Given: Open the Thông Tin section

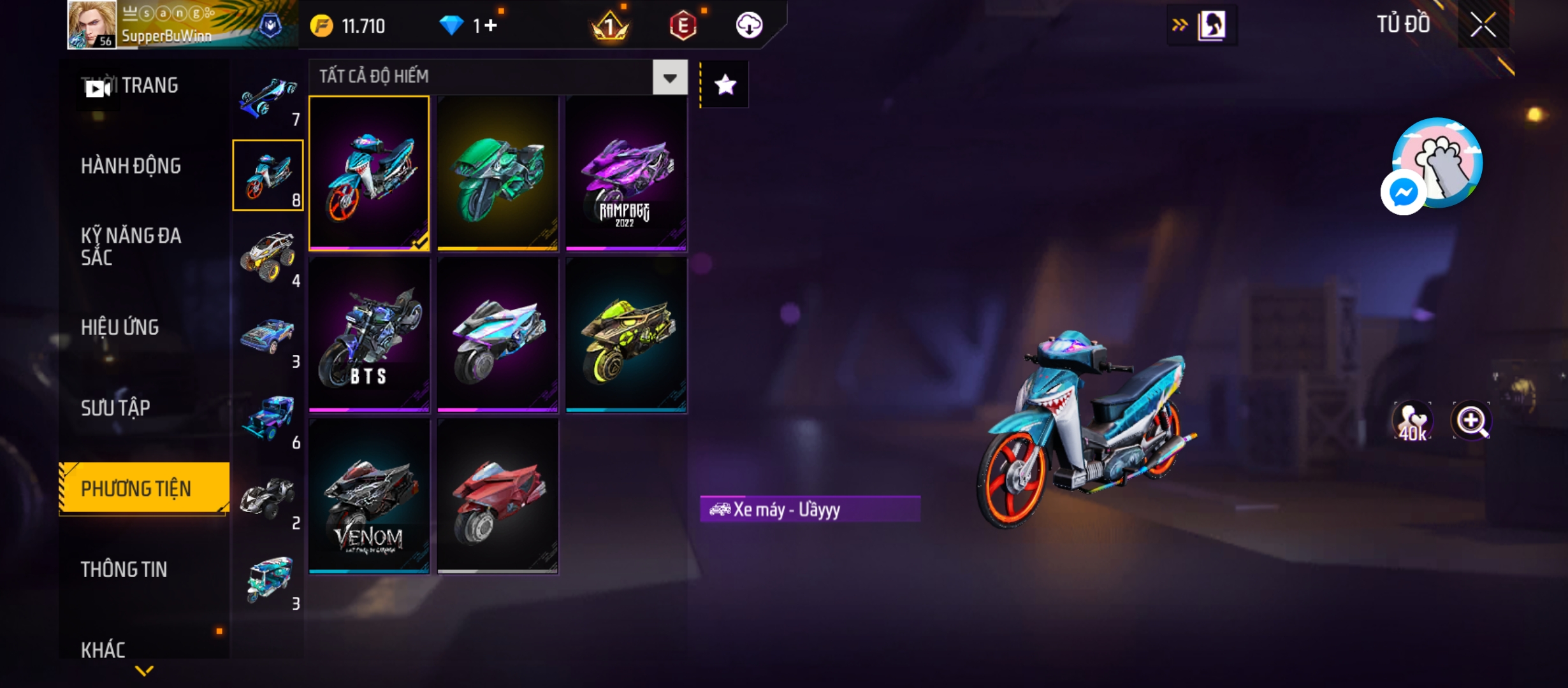Looking at the screenshot, I should tap(124, 570).
